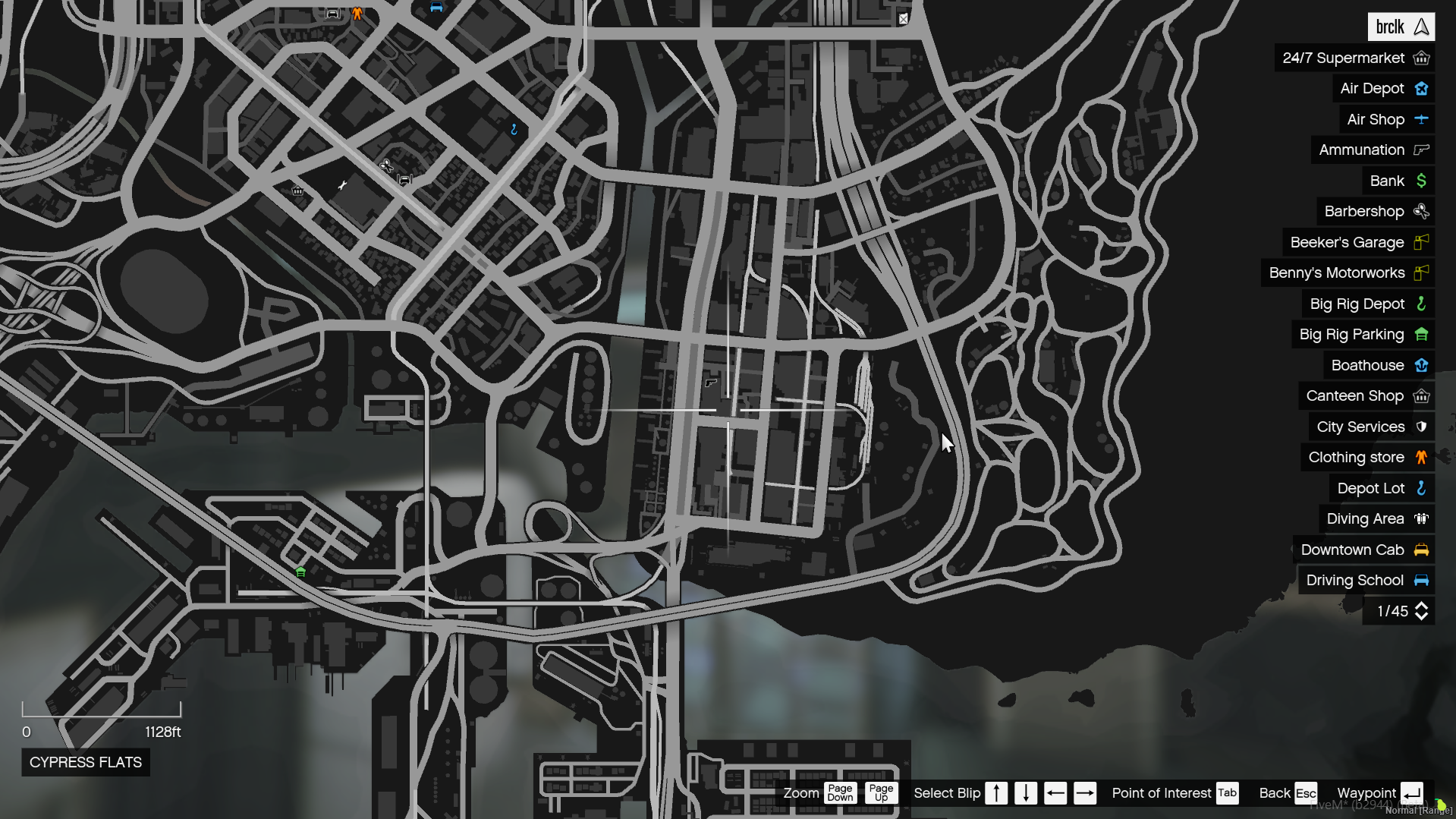Select the Ammunation pistol icon
The image size is (1456, 819).
(1420, 150)
